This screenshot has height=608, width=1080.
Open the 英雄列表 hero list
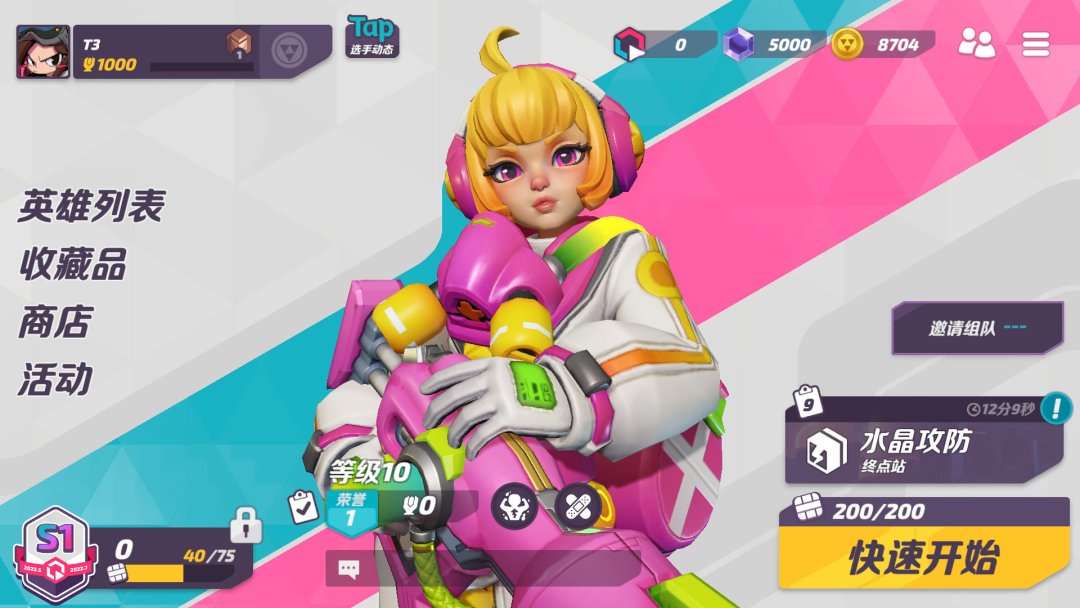click(x=91, y=207)
